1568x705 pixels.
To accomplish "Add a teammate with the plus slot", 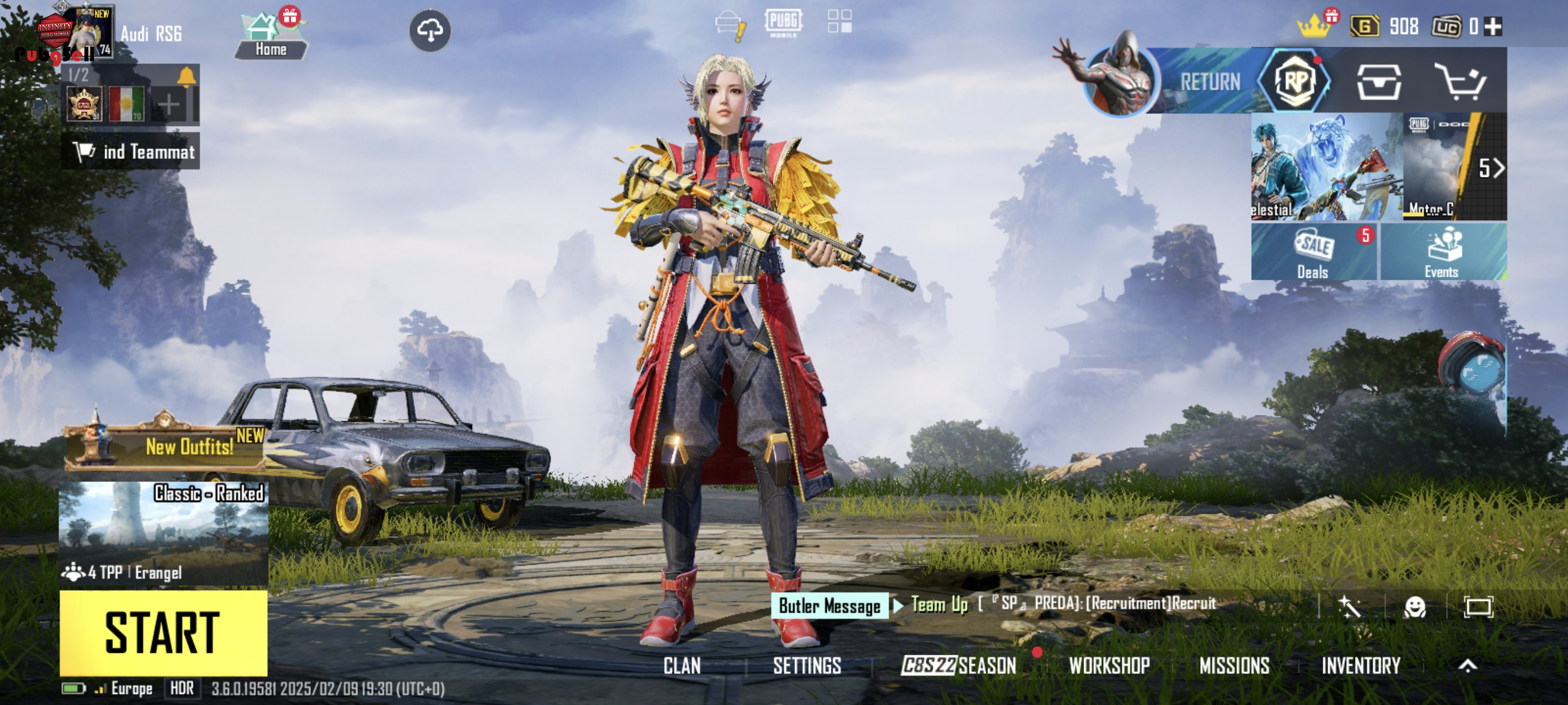I will (169, 105).
